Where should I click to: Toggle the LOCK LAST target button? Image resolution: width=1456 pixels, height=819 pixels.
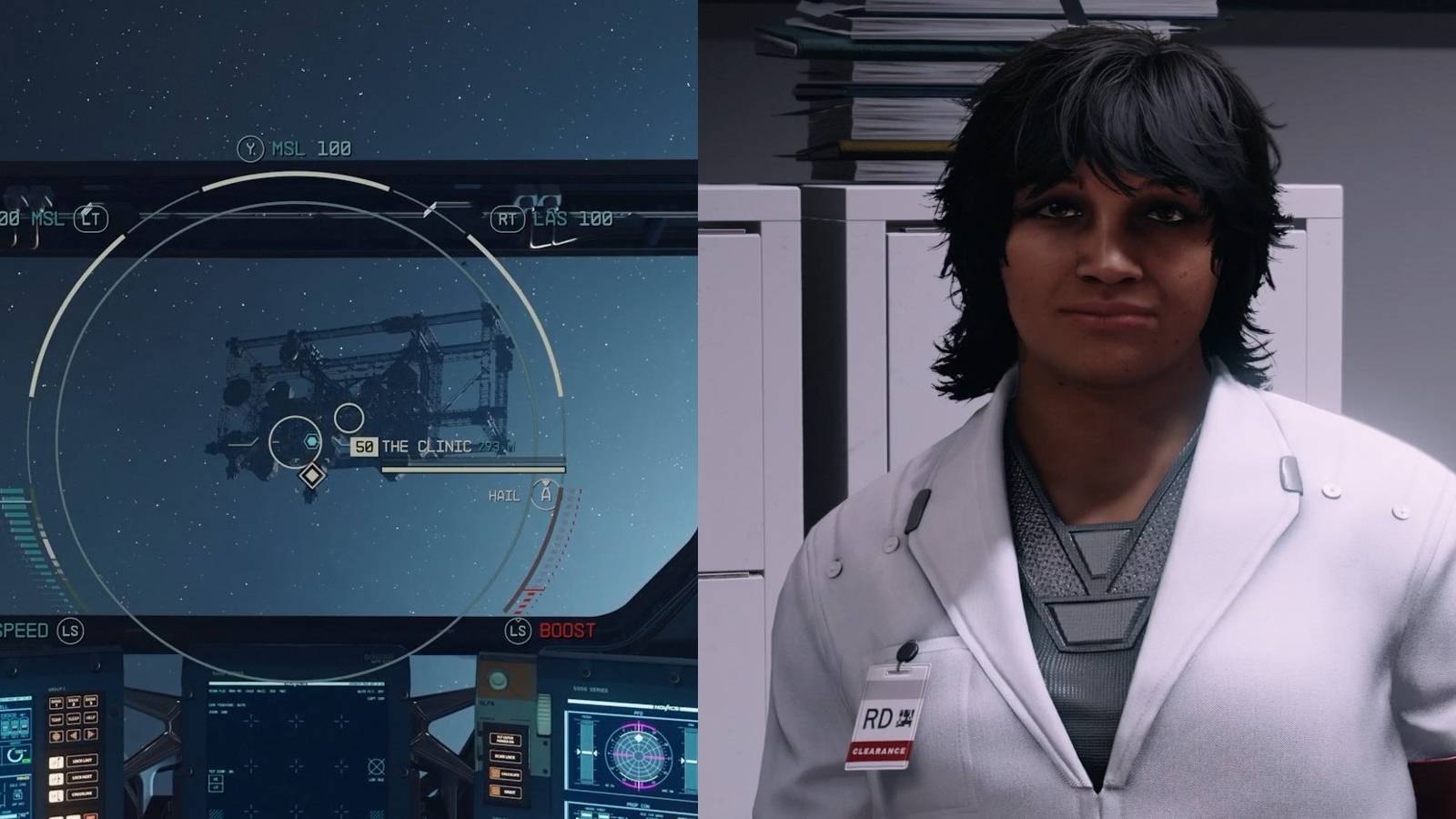pyautogui.click(x=81, y=760)
